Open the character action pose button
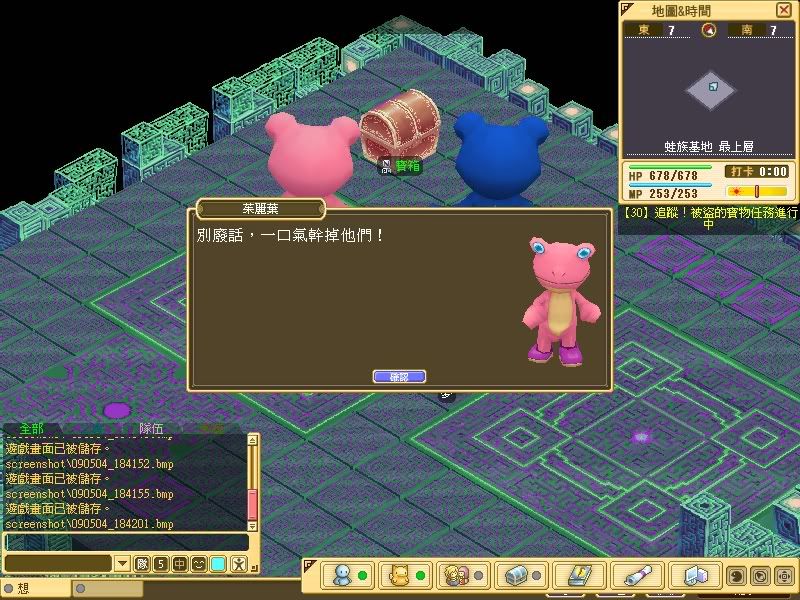This screenshot has width=800, height=600. [x=238, y=564]
